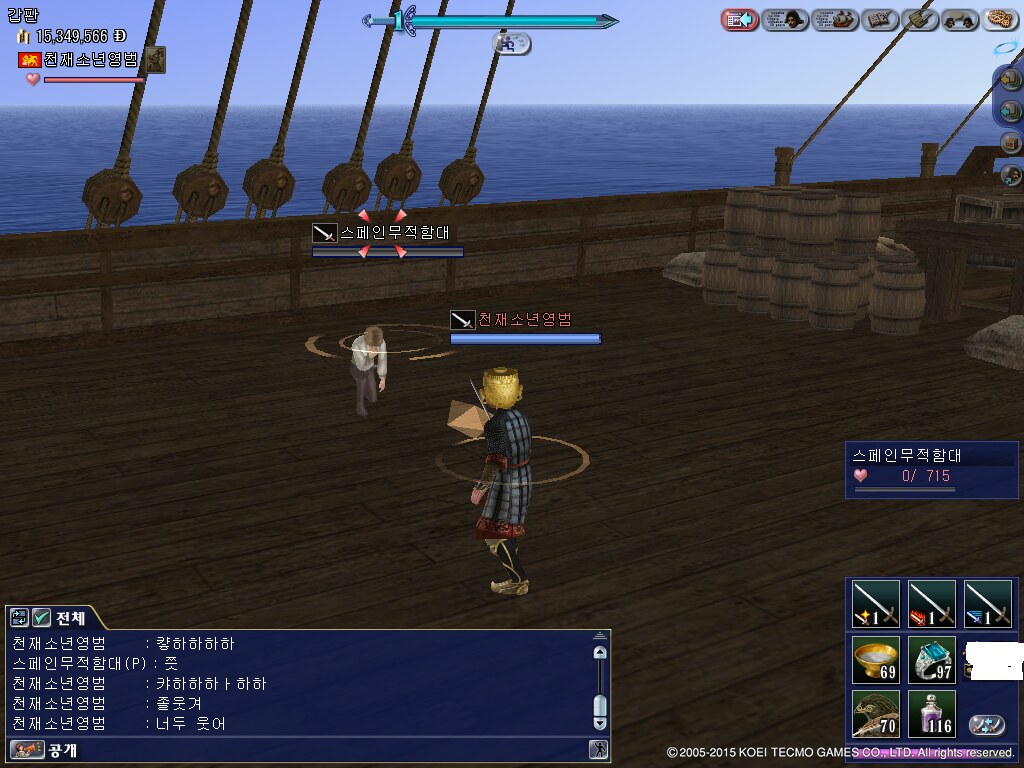Viewport: 1024px width, 768px height.
Task: Open the ship info button
Action: (835, 19)
